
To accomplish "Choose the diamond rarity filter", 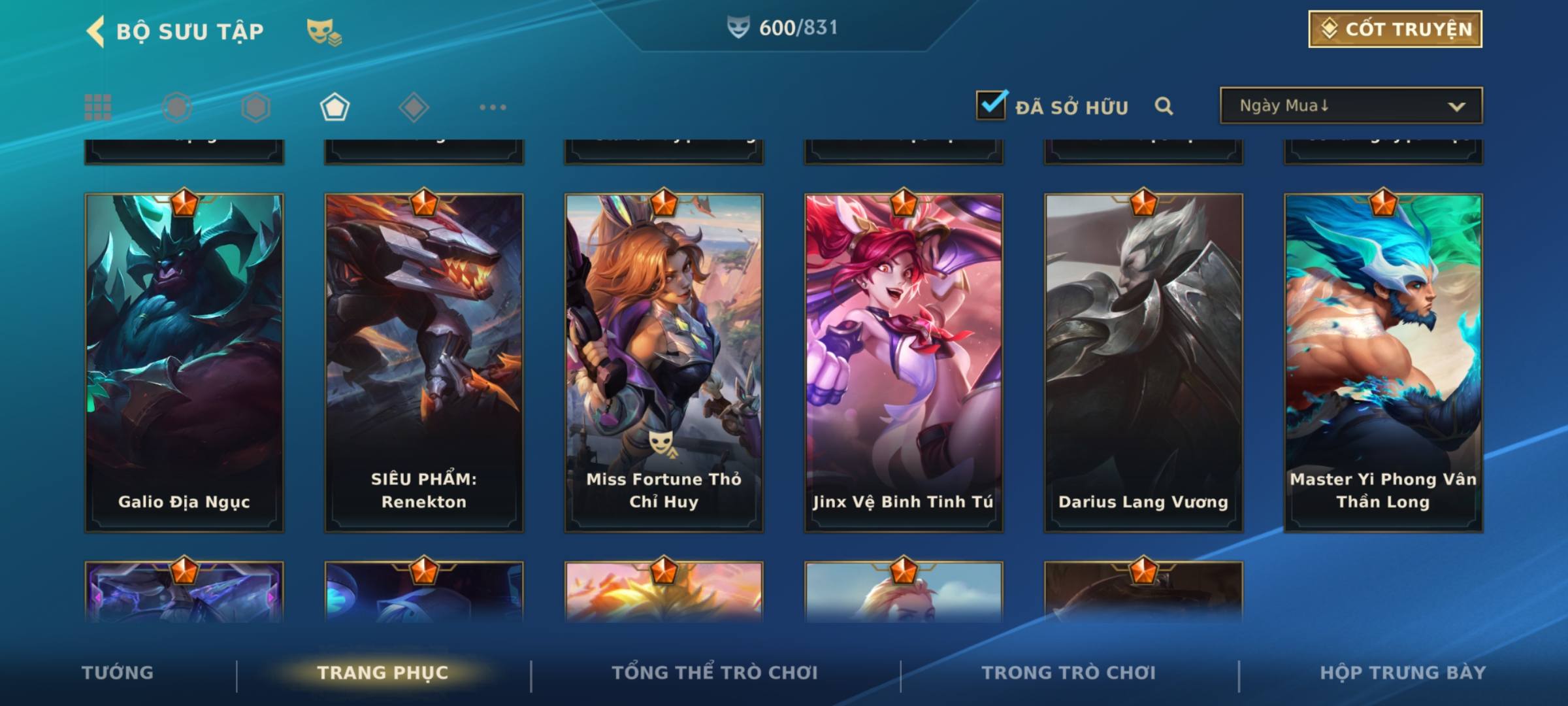I will point(414,107).
